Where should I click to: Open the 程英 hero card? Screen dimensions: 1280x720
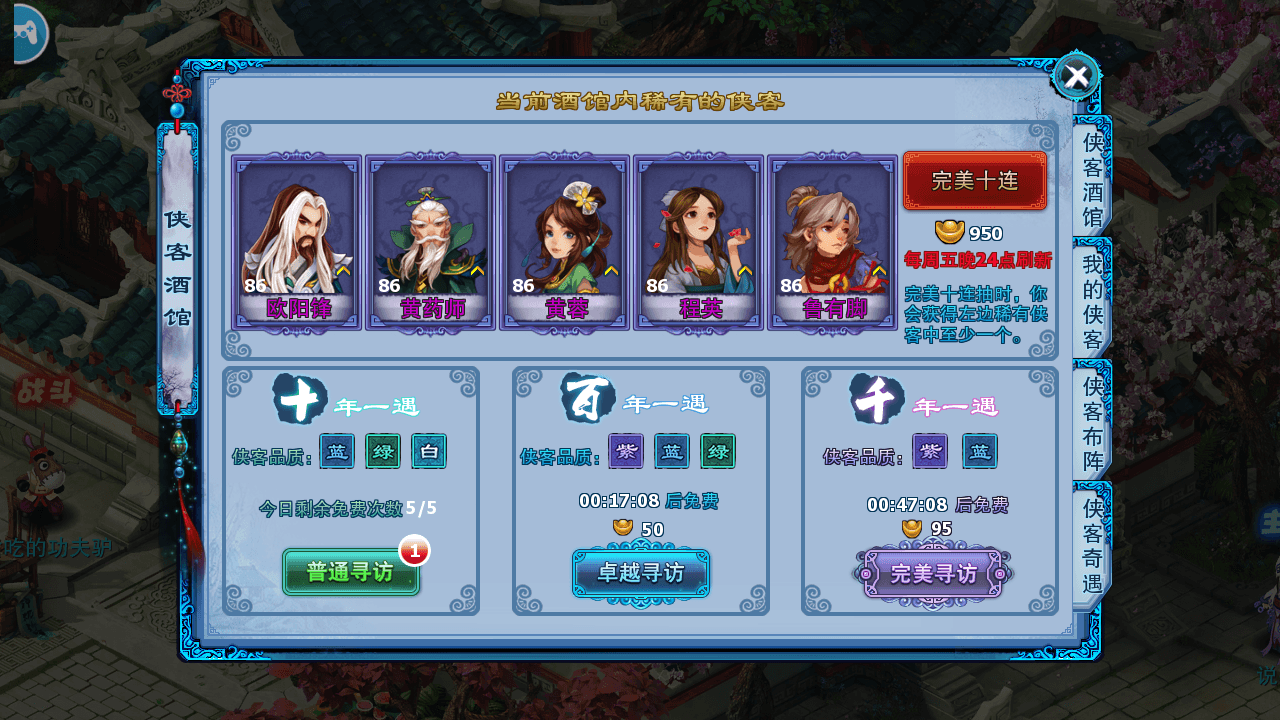point(699,242)
